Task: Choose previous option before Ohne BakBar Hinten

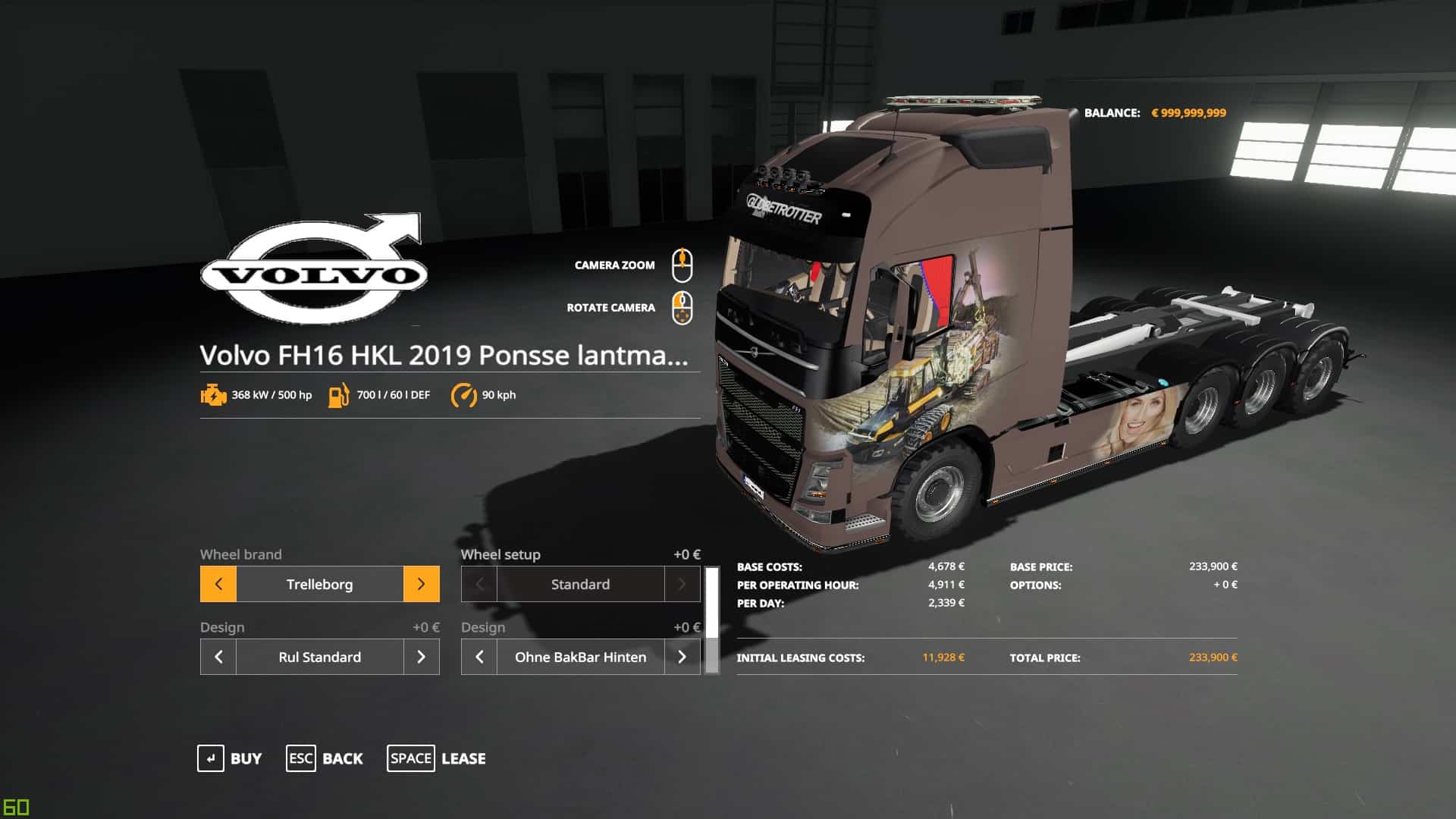Action: point(479,657)
